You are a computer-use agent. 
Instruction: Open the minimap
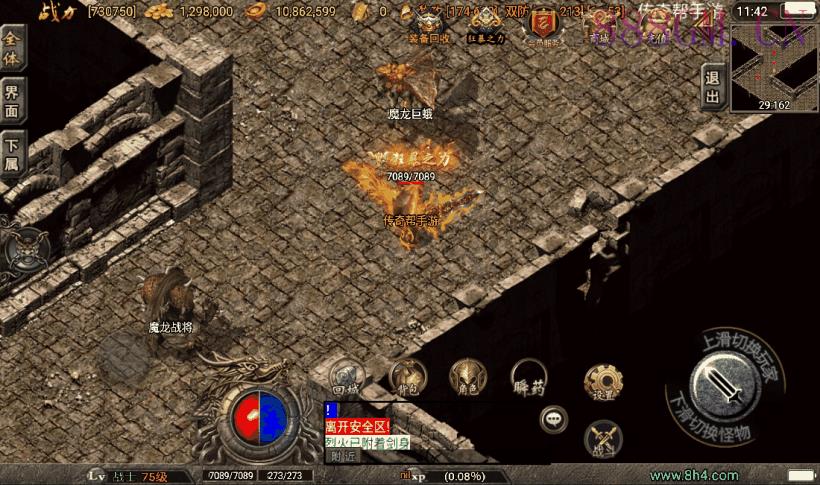coord(774,68)
